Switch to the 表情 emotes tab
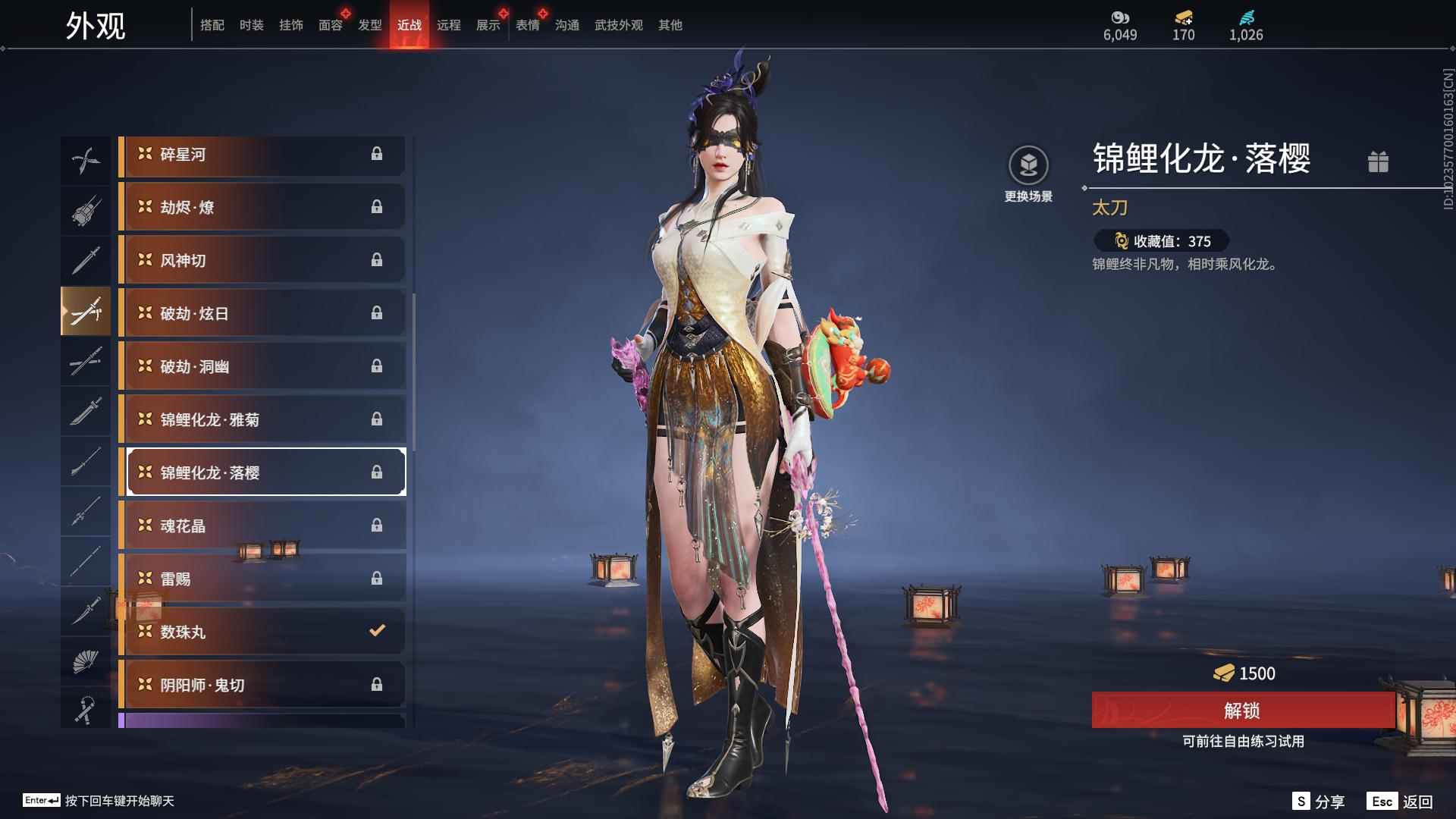Viewport: 1456px width, 819px height. [527, 25]
